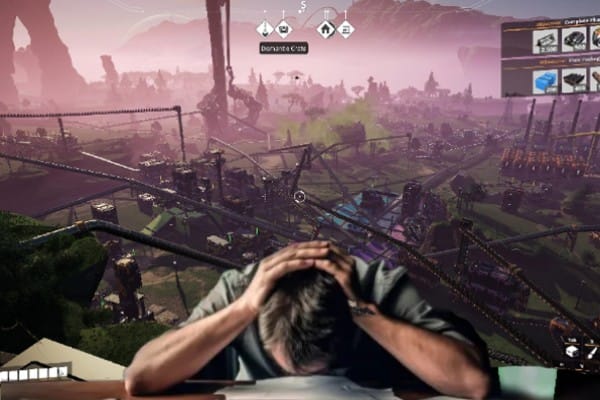Click the dark item beside the 2,500 item

pos(573,40)
